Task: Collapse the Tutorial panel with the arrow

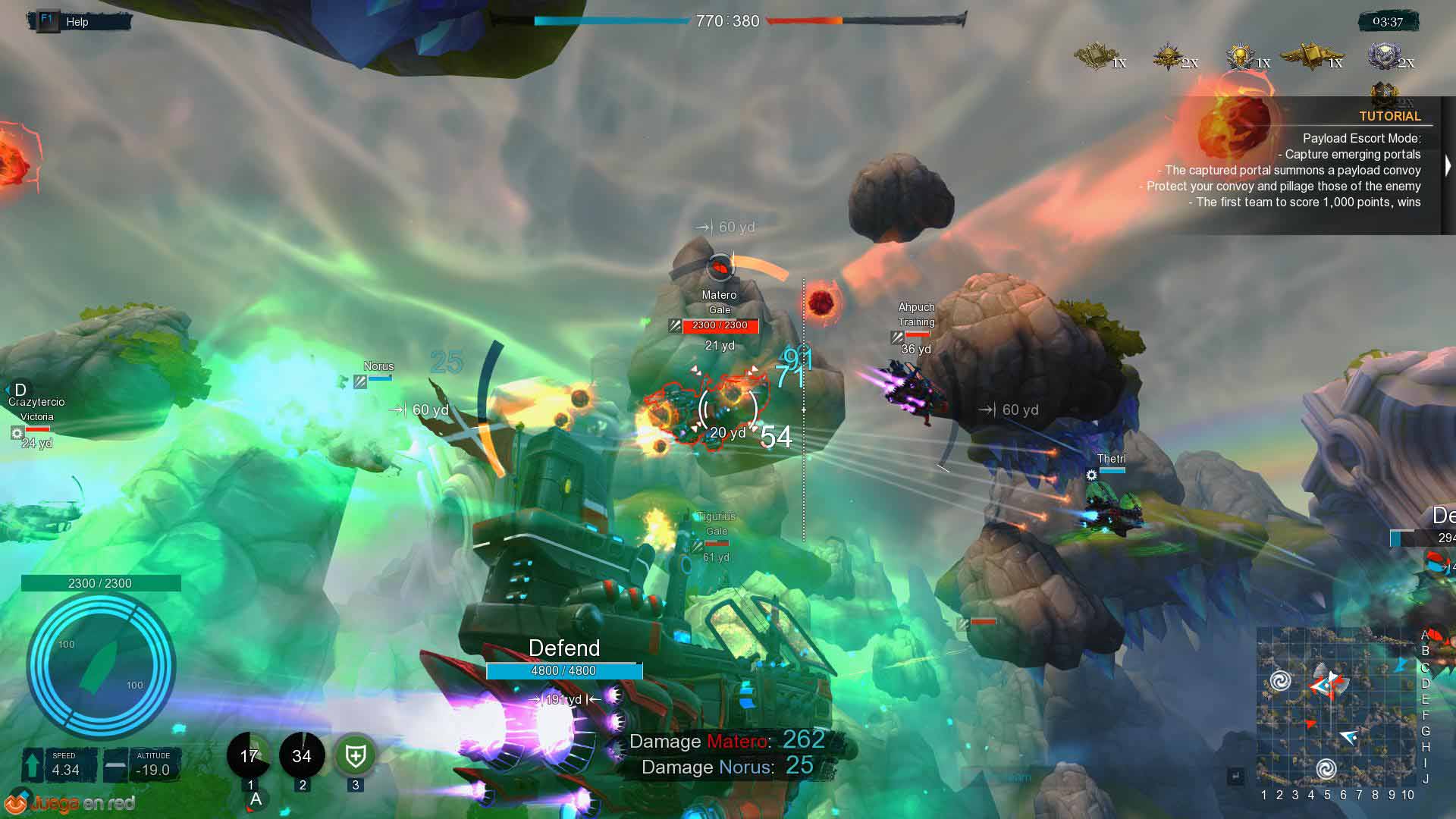Action: pos(1448,165)
